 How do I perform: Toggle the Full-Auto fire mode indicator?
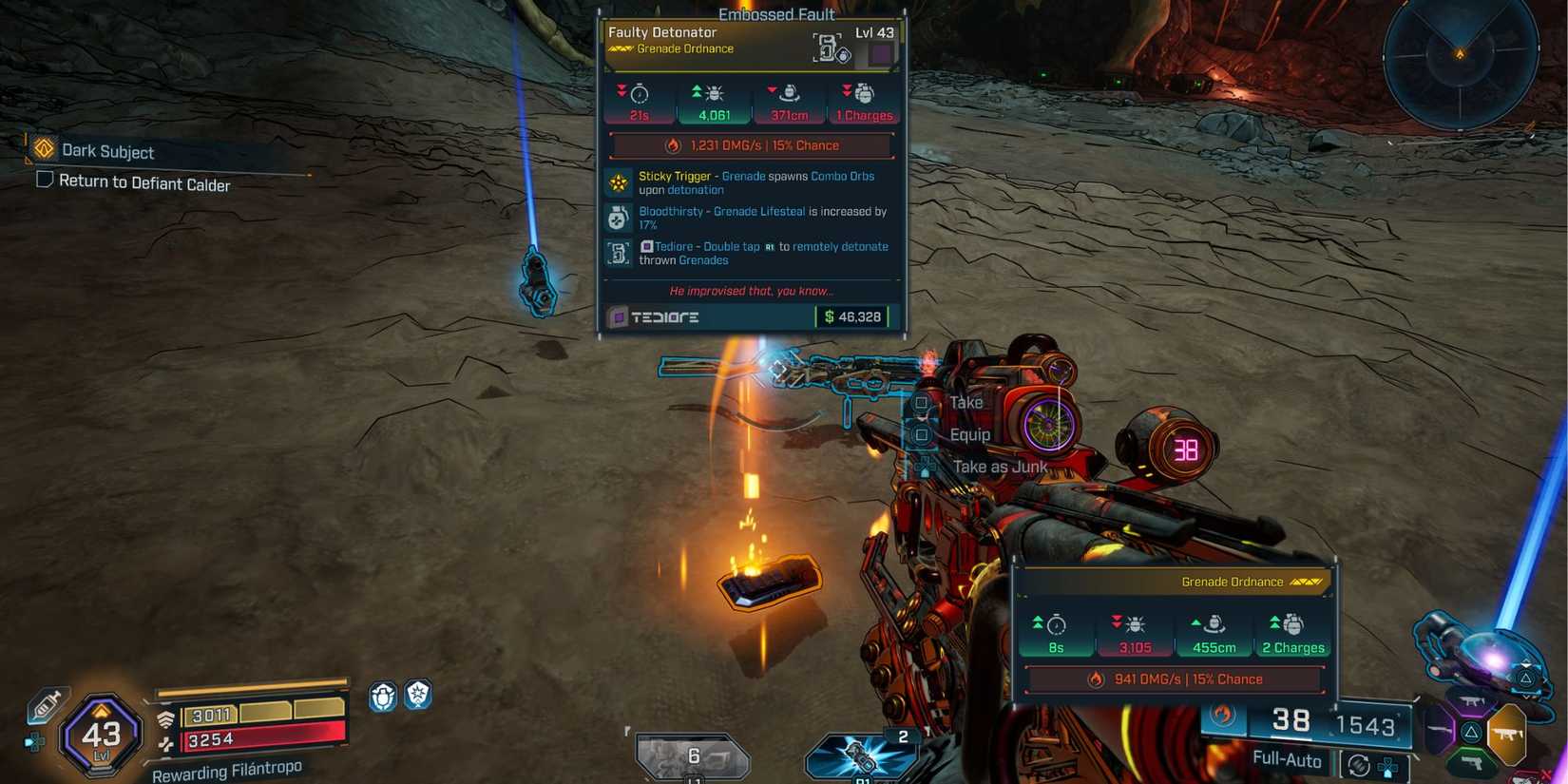tap(1288, 760)
